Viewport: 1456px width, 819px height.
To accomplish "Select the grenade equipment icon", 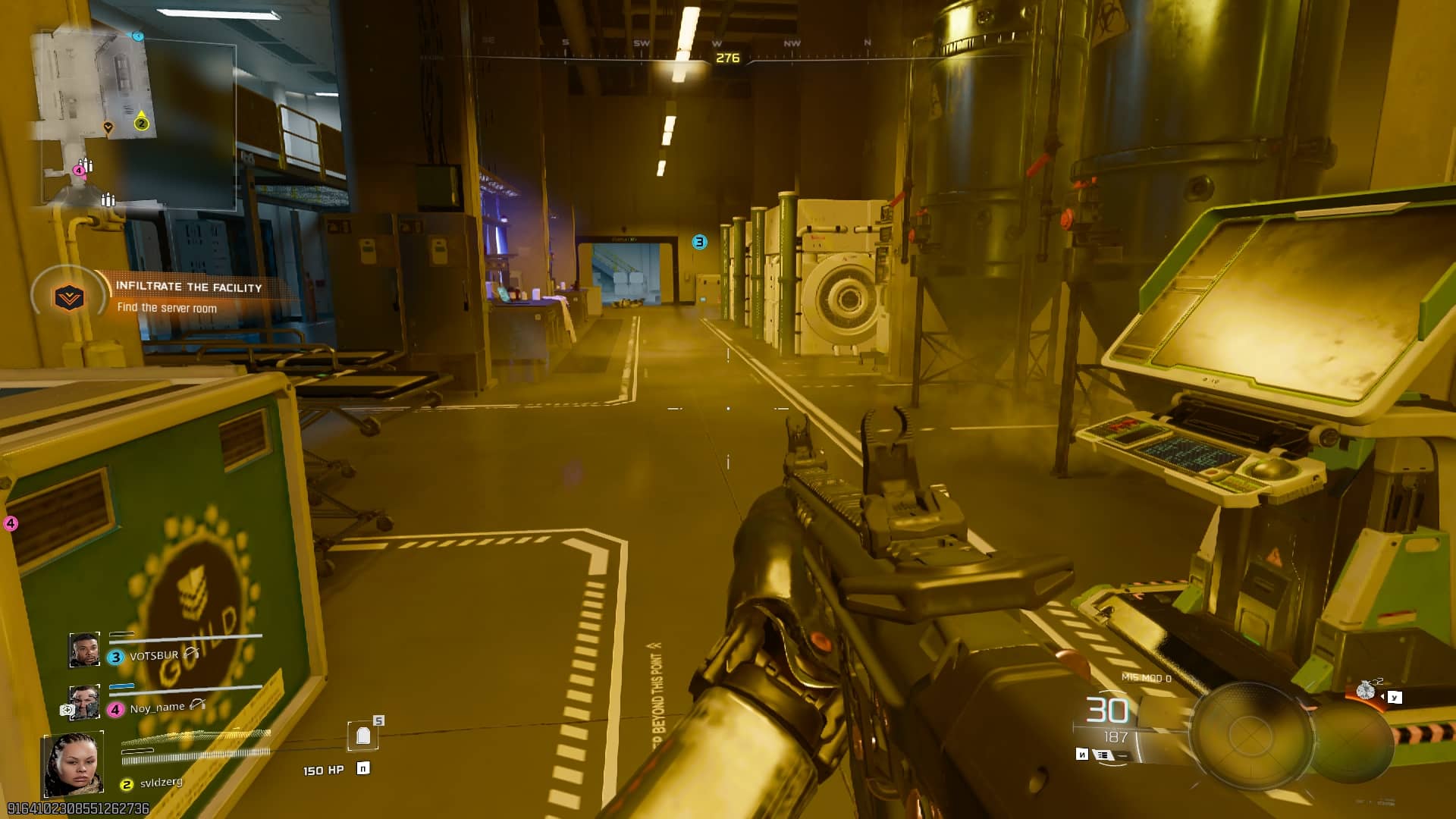I will click(1366, 690).
